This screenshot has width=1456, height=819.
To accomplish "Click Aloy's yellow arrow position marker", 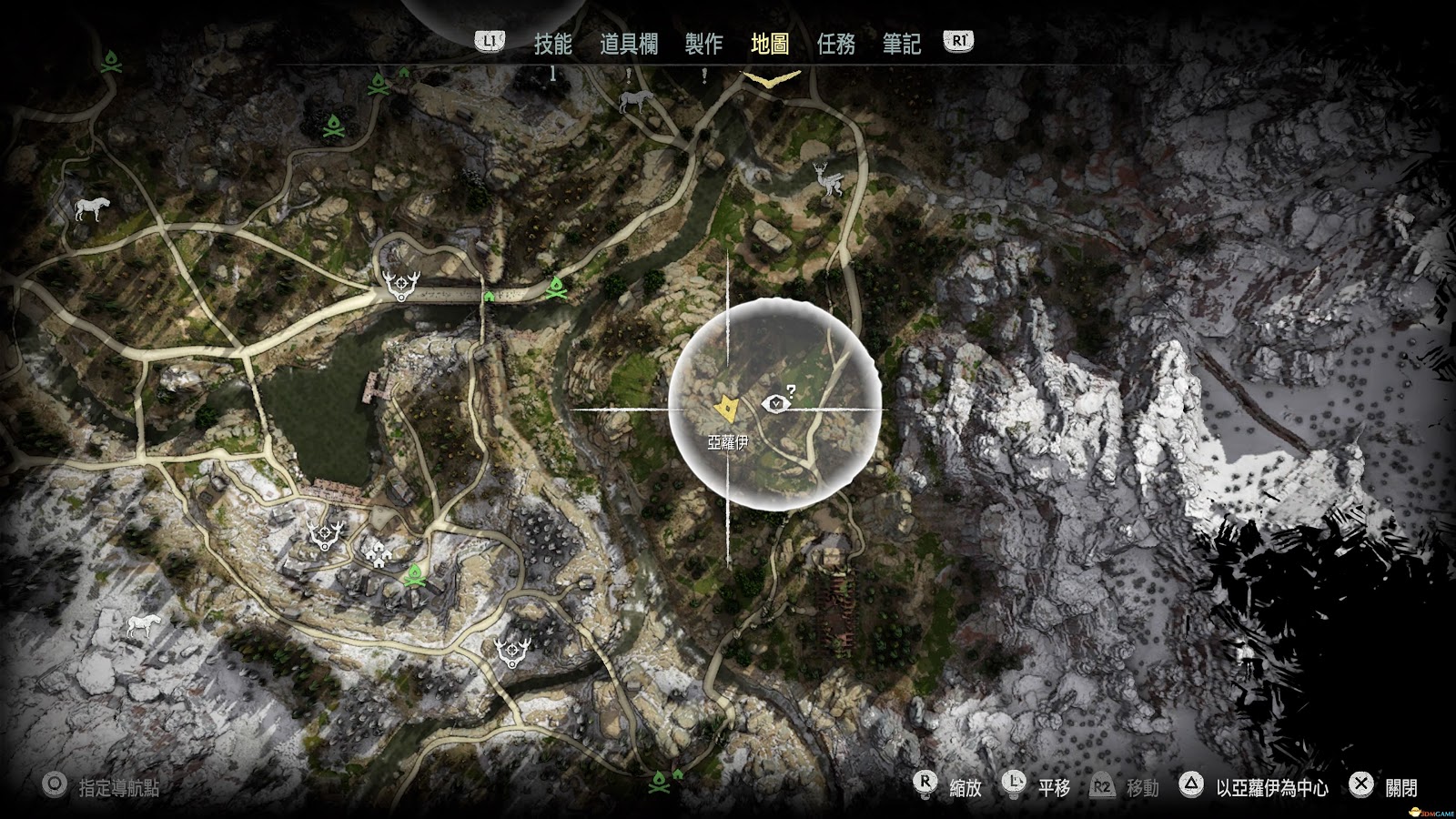I will point(726,409).
